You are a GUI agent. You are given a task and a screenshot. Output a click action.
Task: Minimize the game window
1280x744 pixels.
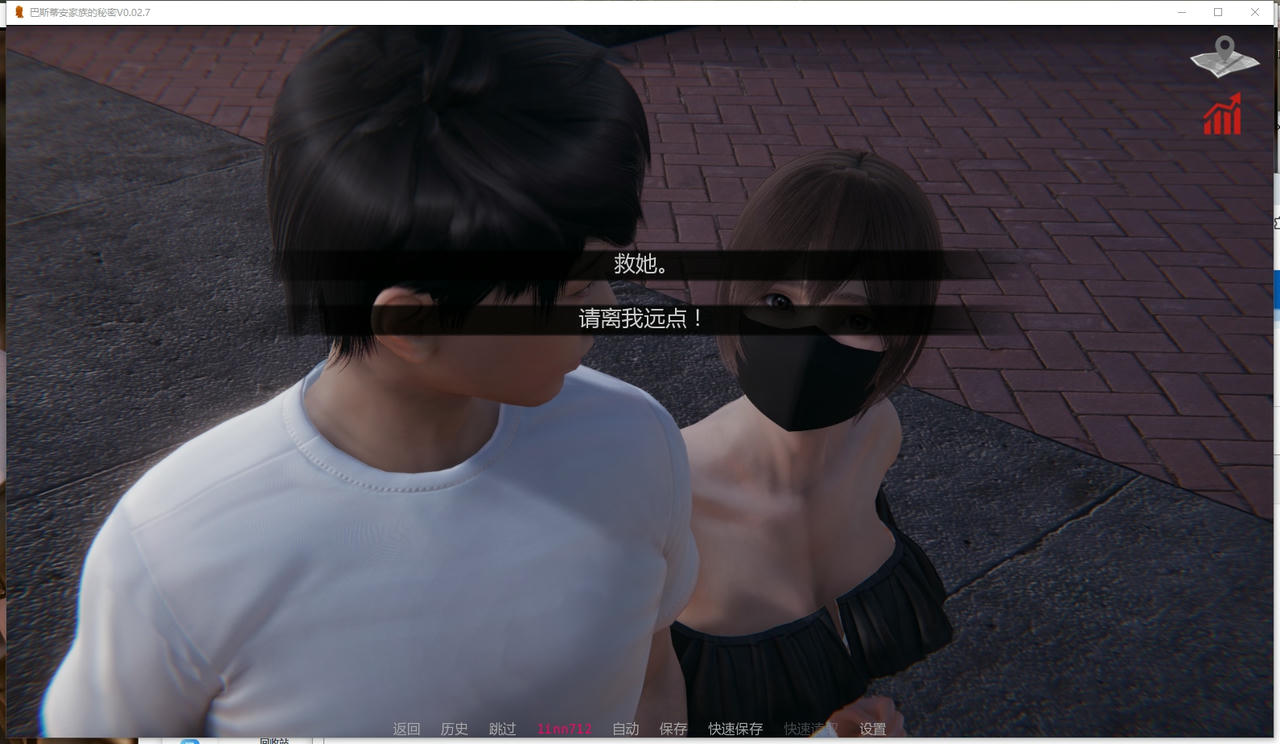tap(1181, 11)
